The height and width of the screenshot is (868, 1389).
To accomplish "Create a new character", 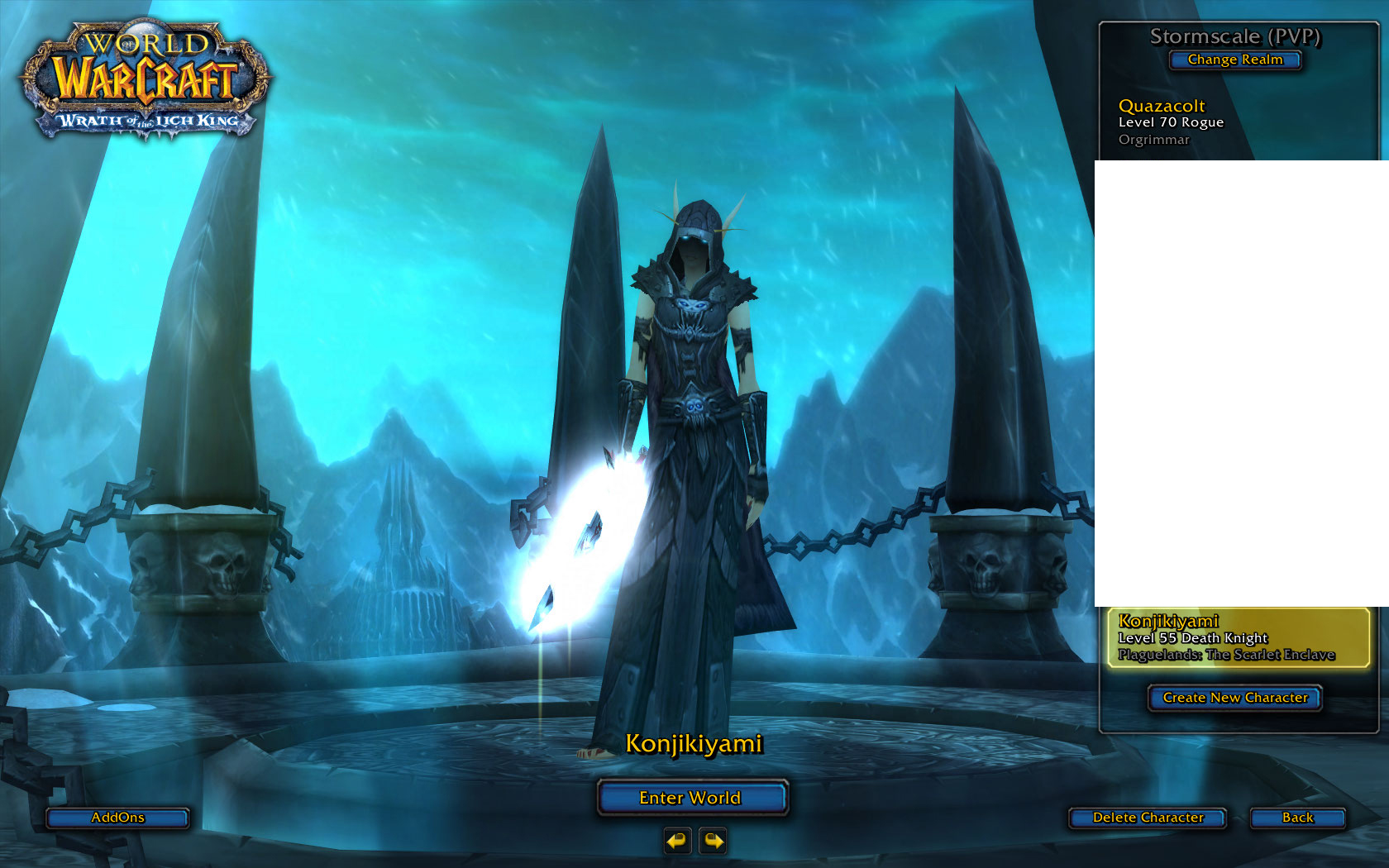I will pos(1235,698).
